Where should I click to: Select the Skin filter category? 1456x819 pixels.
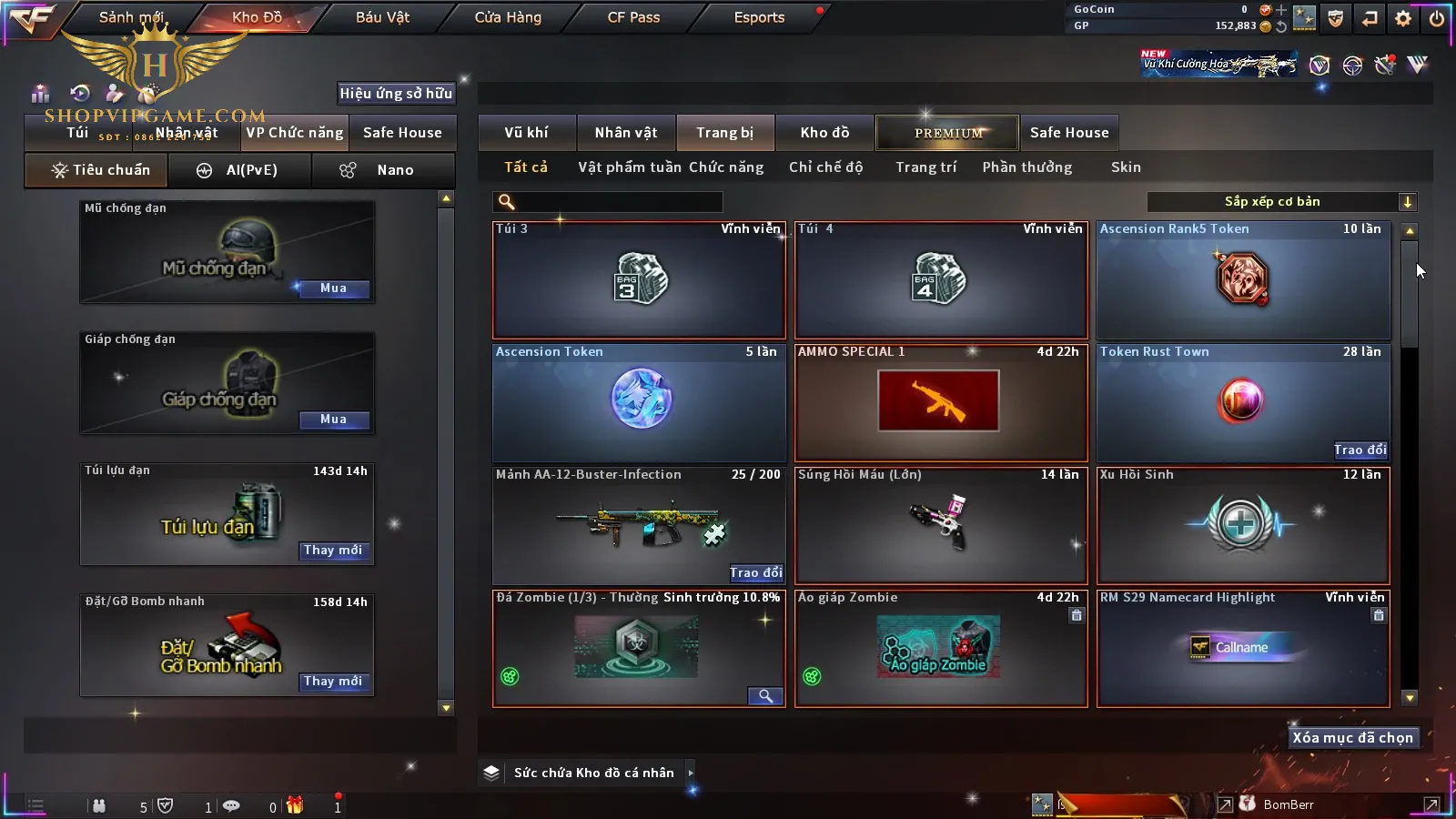point(1126,167)
